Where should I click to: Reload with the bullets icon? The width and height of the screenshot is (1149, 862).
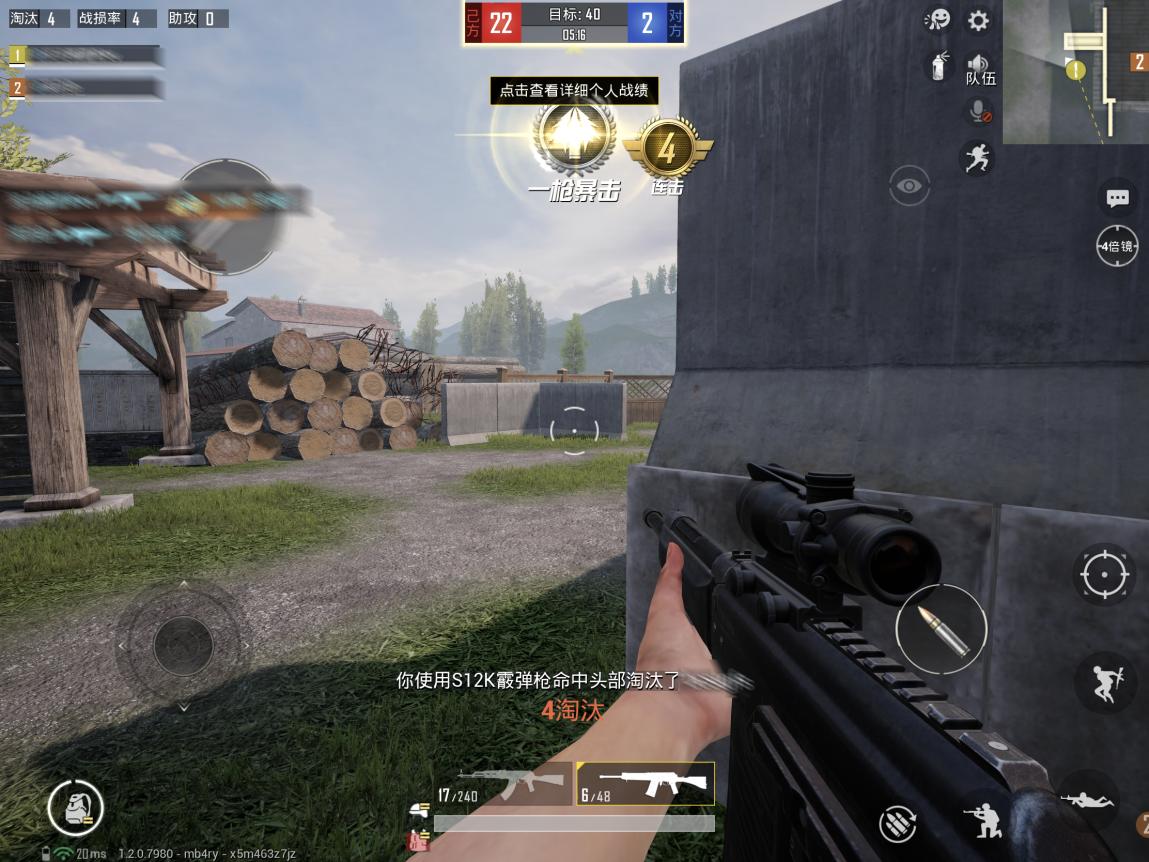click(898, 823)
